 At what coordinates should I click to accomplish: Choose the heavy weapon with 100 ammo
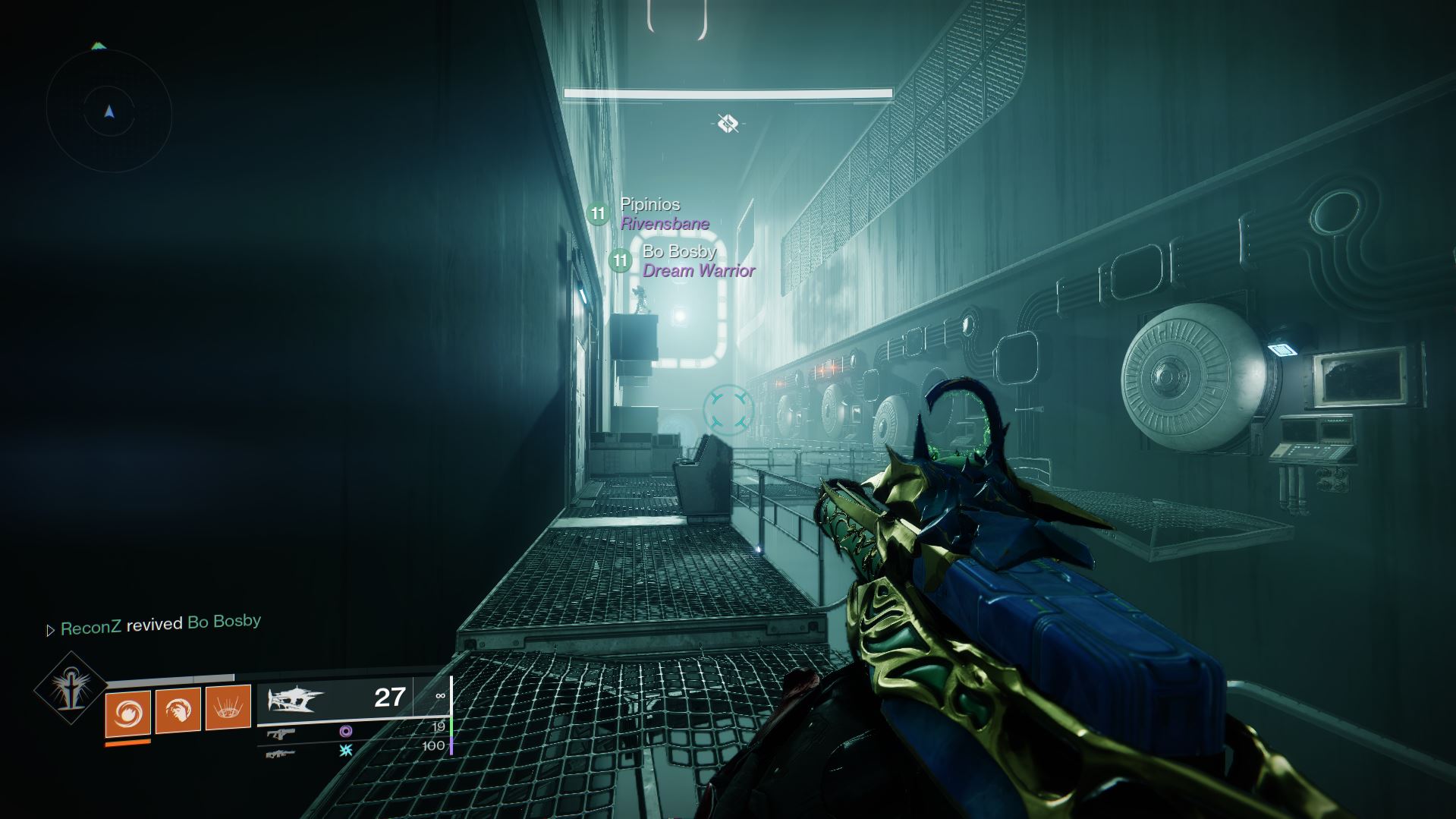click(280, 753)
